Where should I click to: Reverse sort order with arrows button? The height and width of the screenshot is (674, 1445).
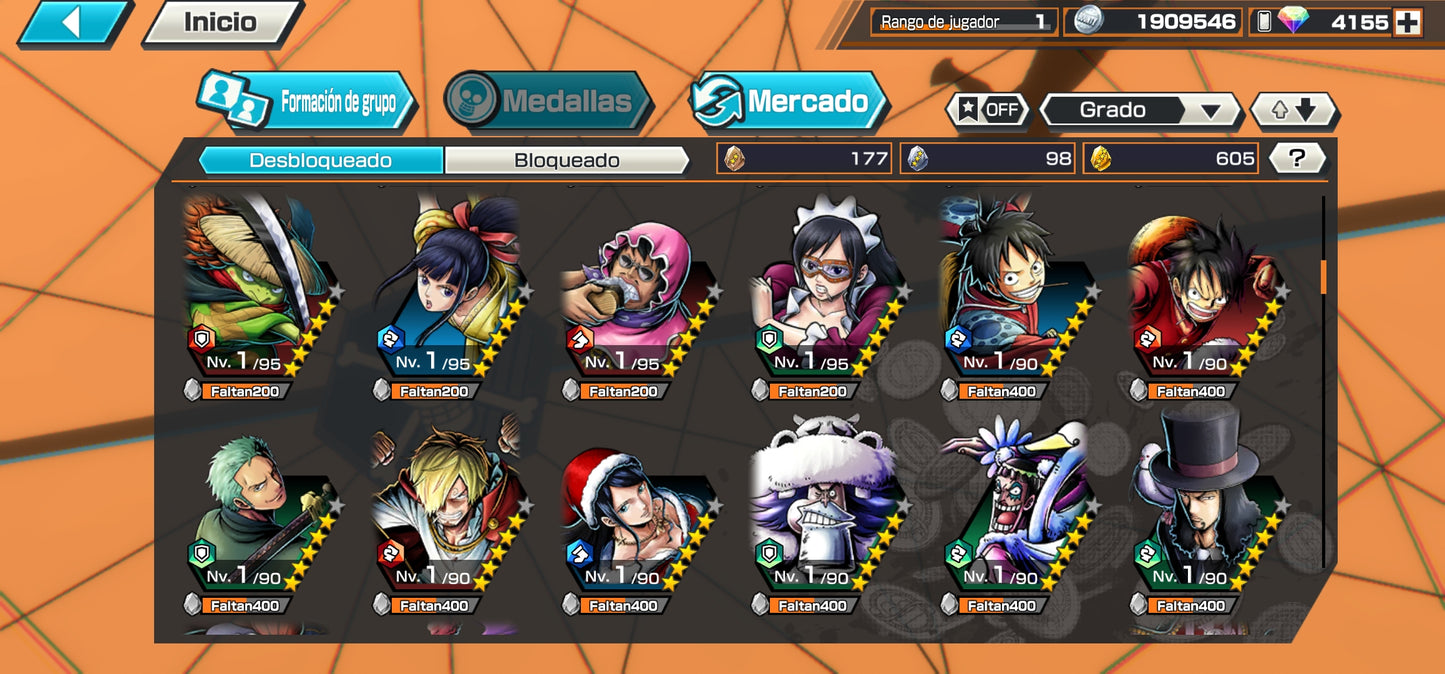(1293, 110)
